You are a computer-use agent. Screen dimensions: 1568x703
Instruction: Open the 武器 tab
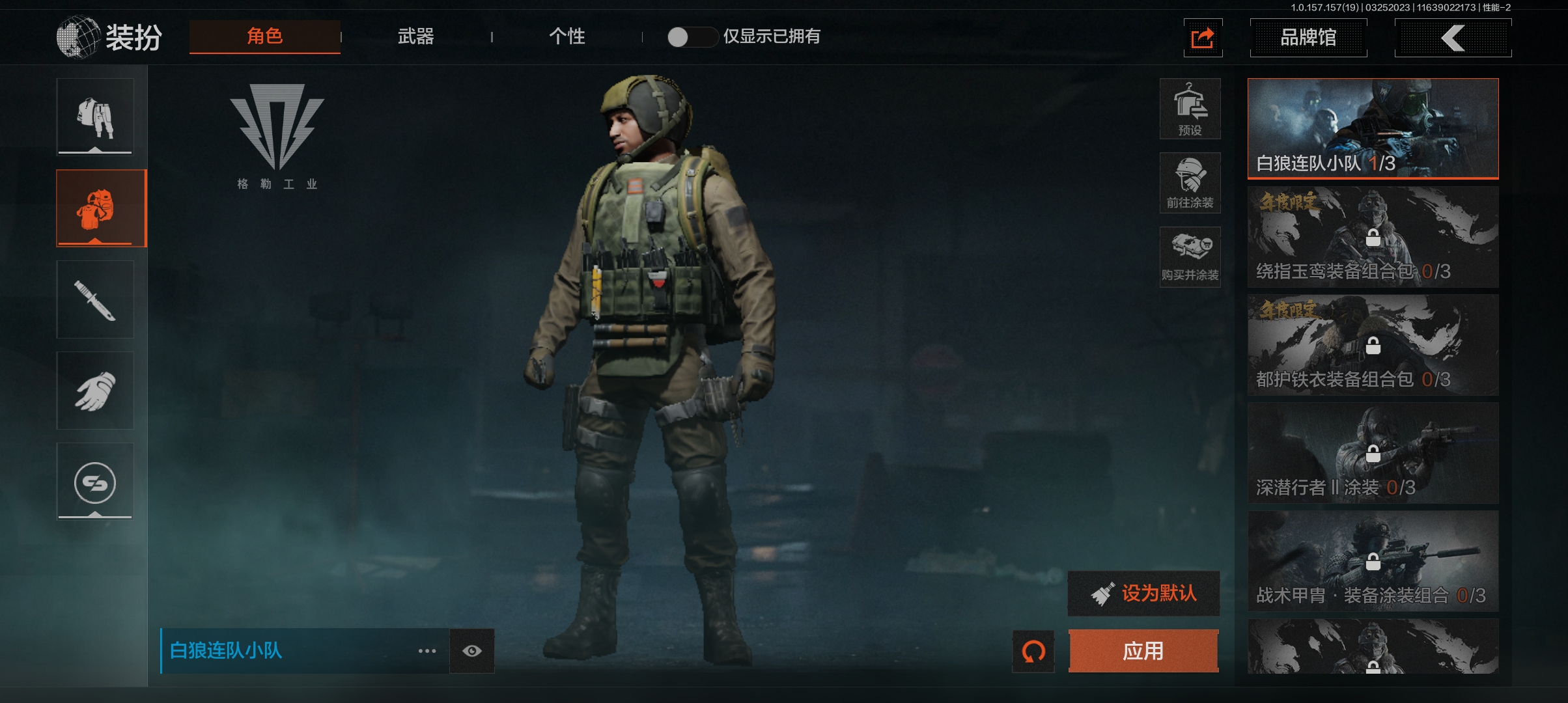(415, 36)
